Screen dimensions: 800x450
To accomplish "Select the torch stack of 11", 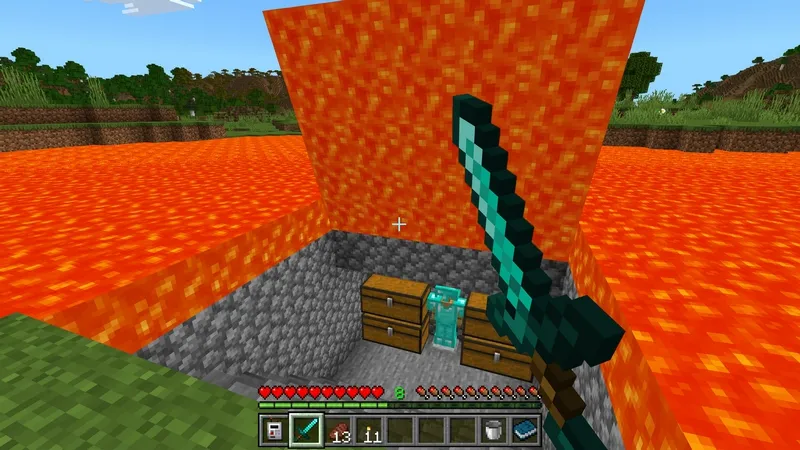I will pos(368,430).
